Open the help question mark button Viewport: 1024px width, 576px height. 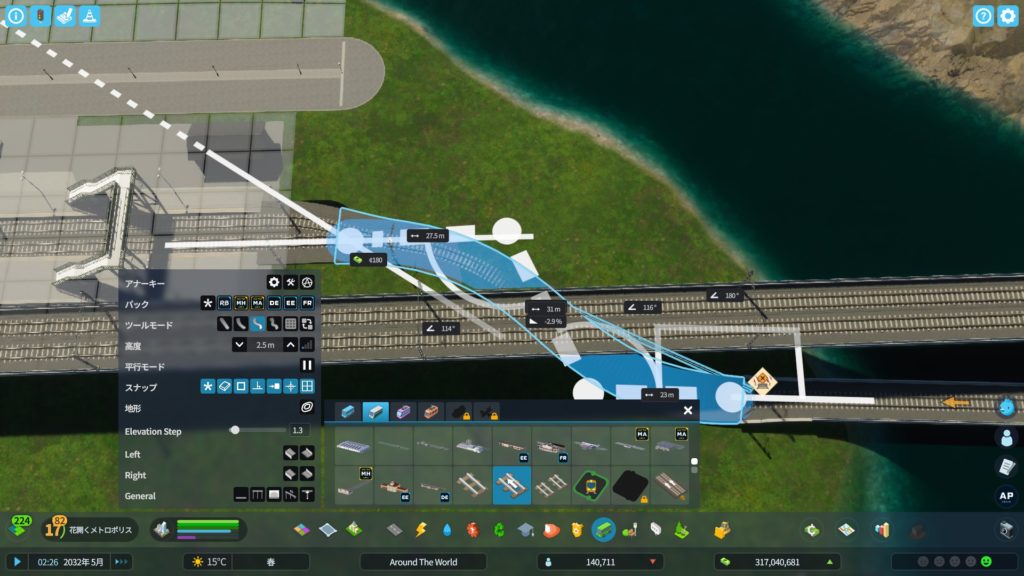(x=983, y=16)
